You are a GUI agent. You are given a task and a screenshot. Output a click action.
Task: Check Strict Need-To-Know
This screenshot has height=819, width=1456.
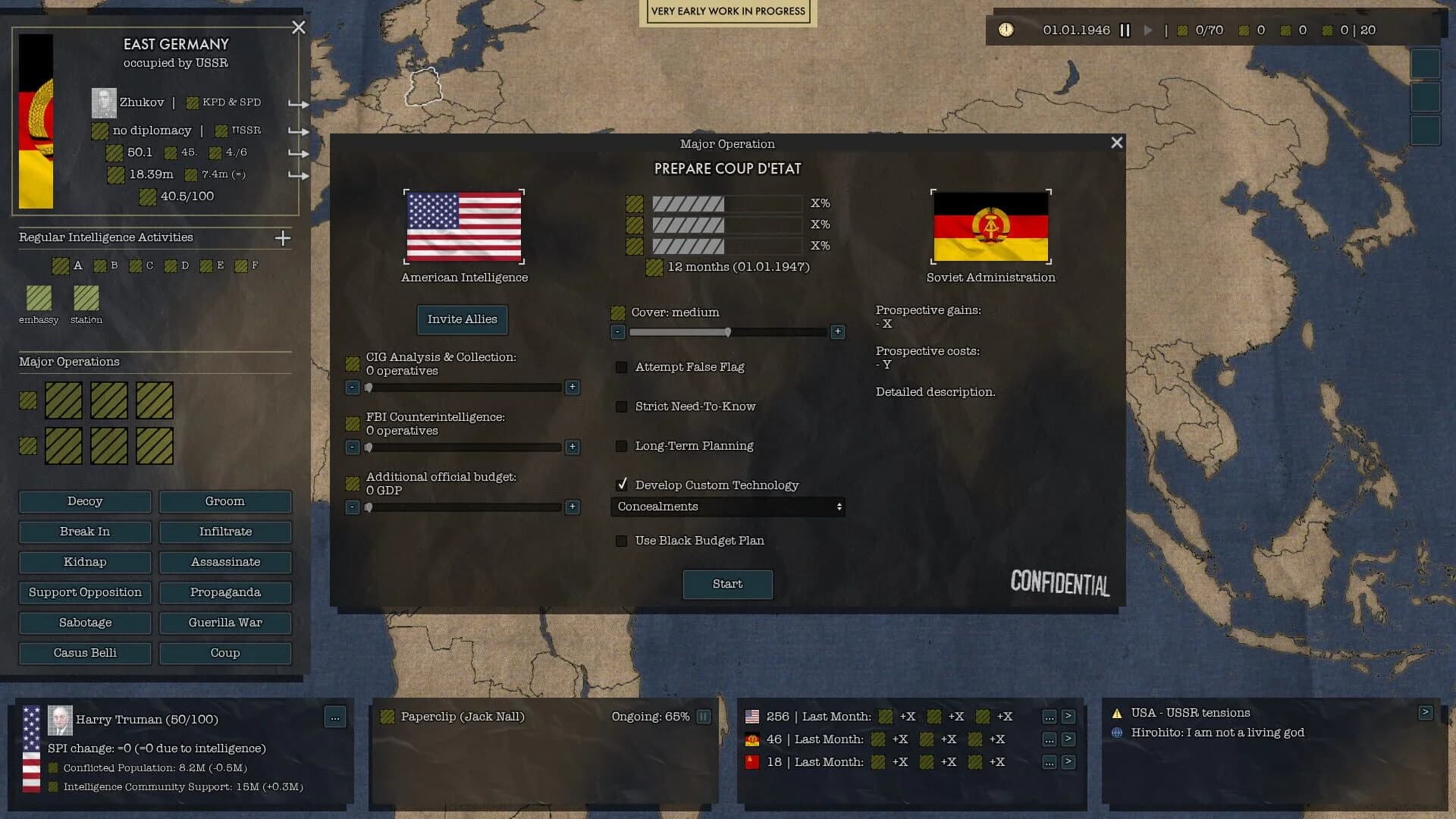click(622, 406)
